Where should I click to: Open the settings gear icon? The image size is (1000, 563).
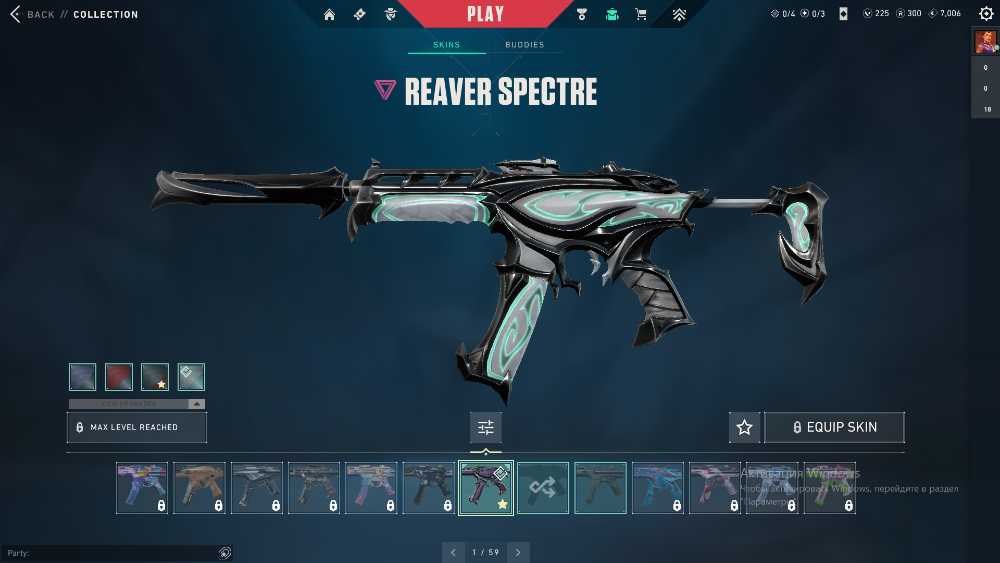[x=986, y=14]
